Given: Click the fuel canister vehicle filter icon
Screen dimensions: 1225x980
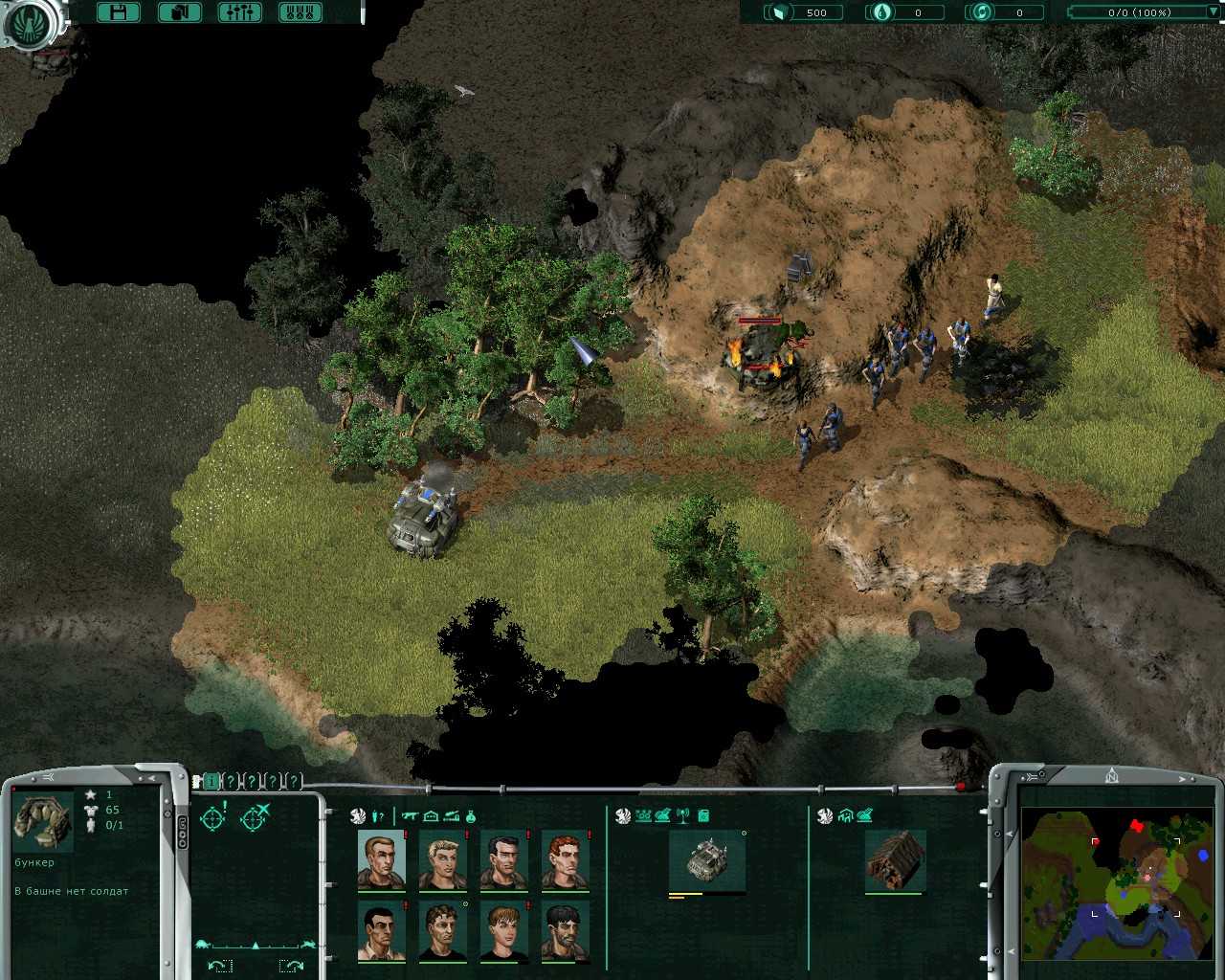Looking at the screenshot, I should pos(703,816).
